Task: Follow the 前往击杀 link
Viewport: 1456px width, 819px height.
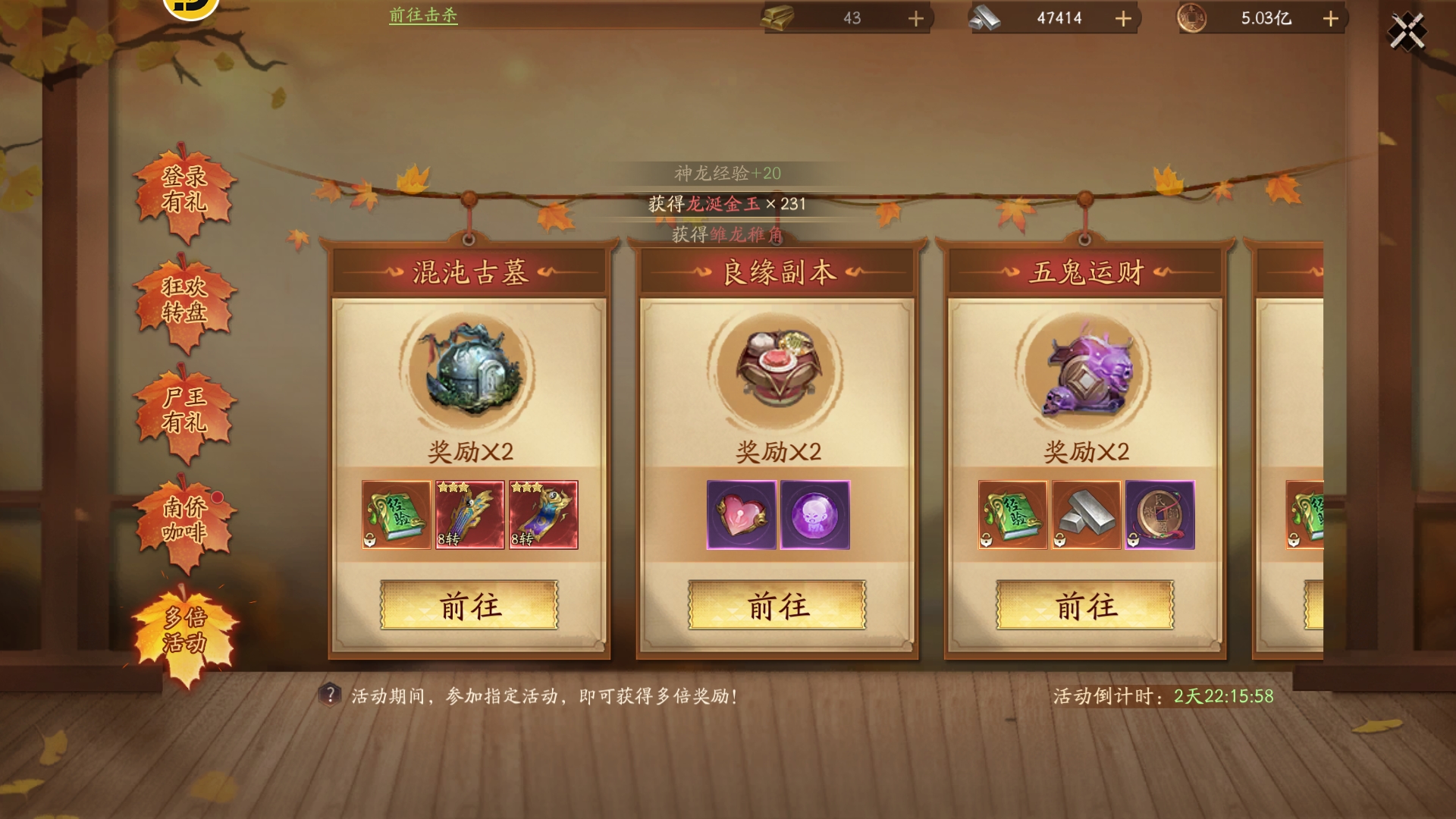Action: point(423,15)
